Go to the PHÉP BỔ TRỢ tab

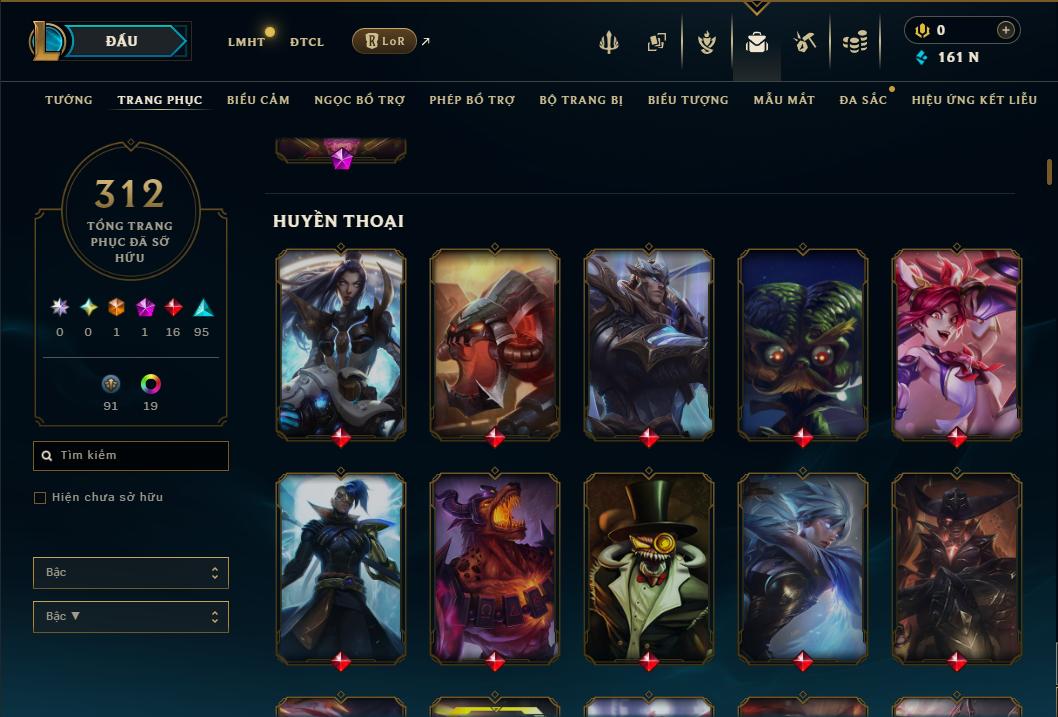[x=472, y=100]
